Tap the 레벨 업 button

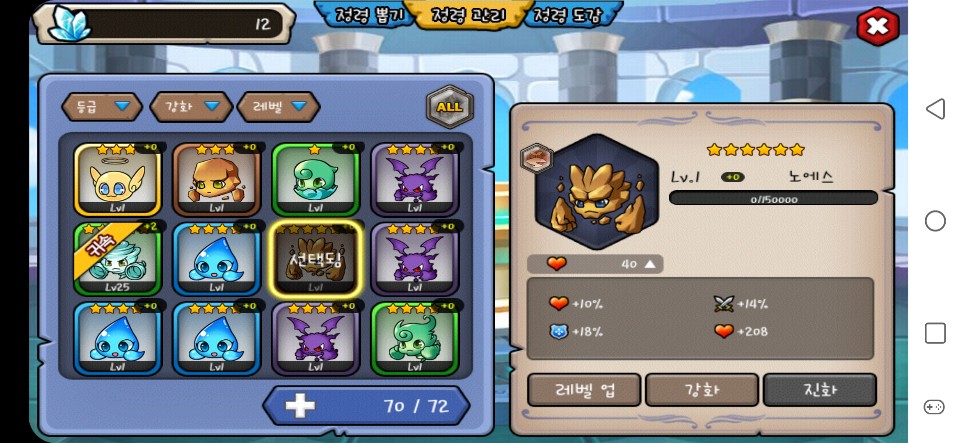pos(584,389)
